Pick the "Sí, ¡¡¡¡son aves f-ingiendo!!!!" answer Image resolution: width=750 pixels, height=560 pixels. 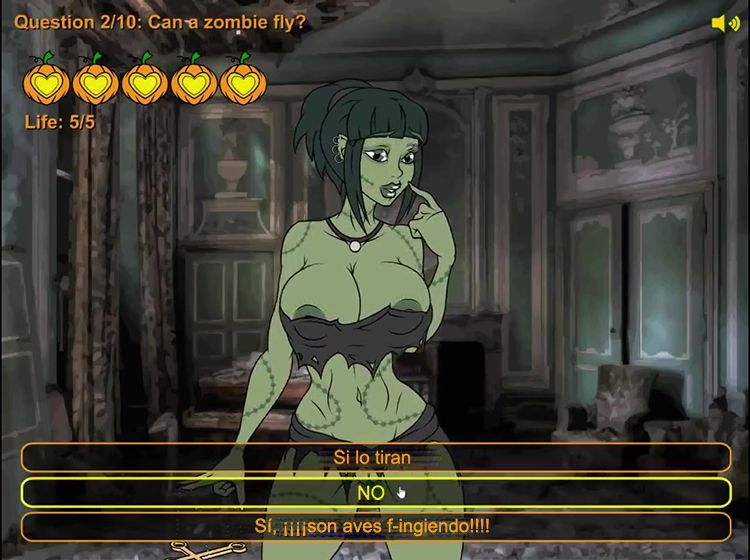click(375, 526)
